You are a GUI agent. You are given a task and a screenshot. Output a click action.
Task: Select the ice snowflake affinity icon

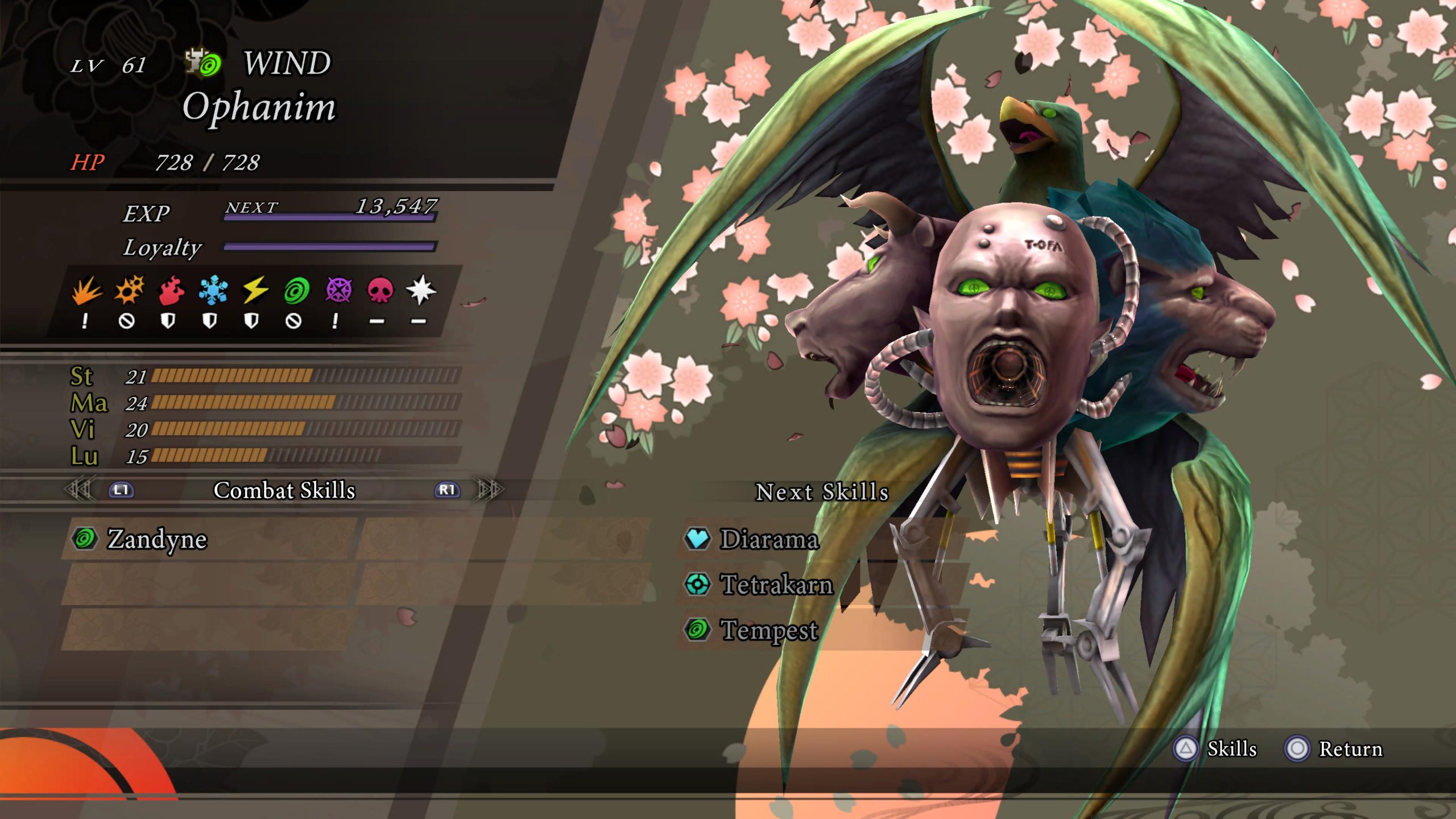213,291
